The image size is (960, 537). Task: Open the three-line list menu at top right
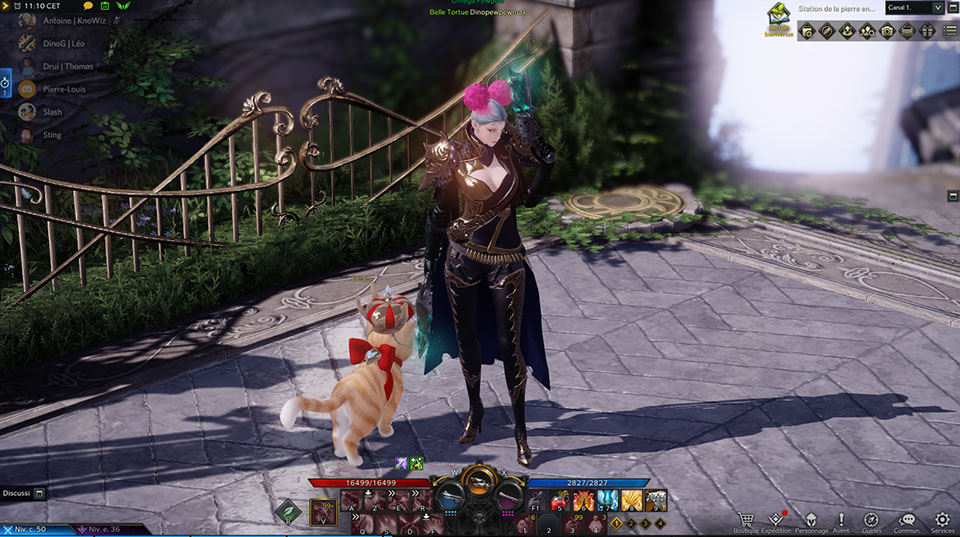pos(950,31)
